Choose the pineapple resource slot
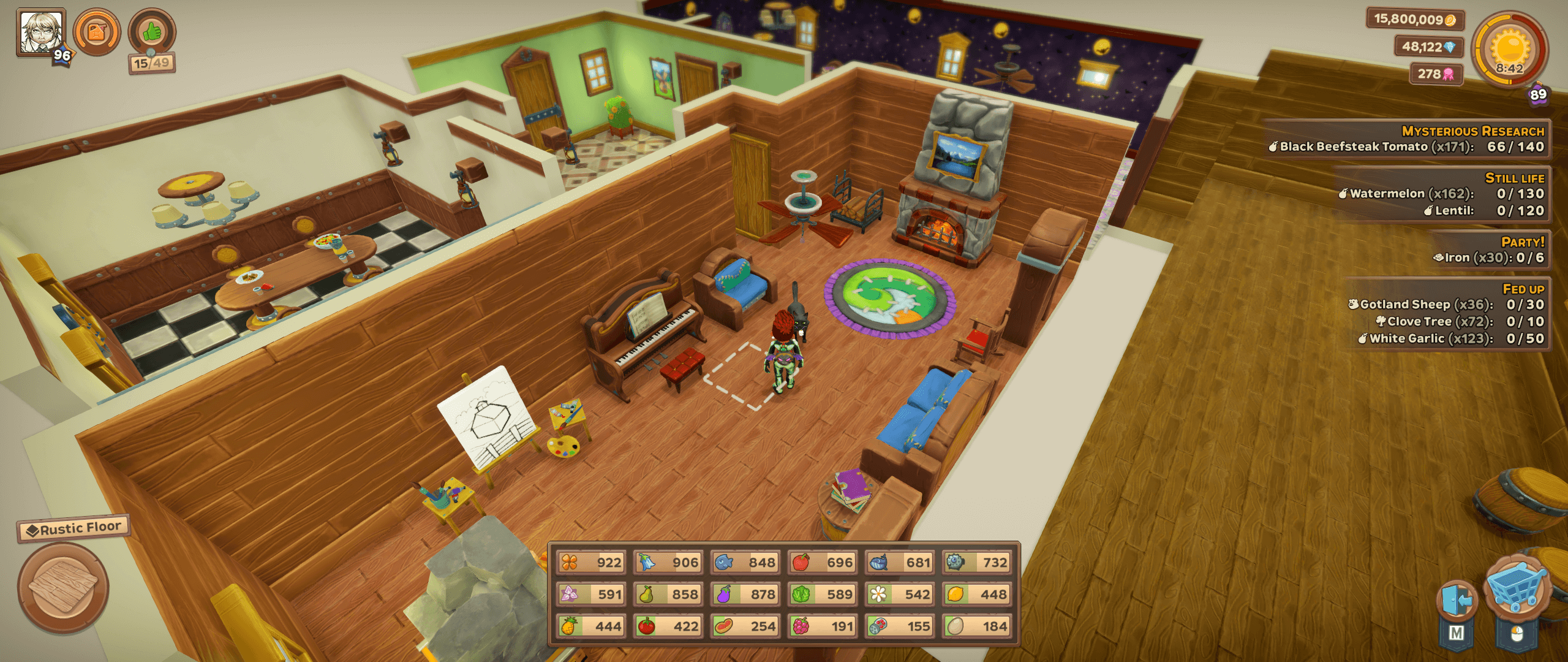This screenshot has height=662, width=1568. click(590, 626)
